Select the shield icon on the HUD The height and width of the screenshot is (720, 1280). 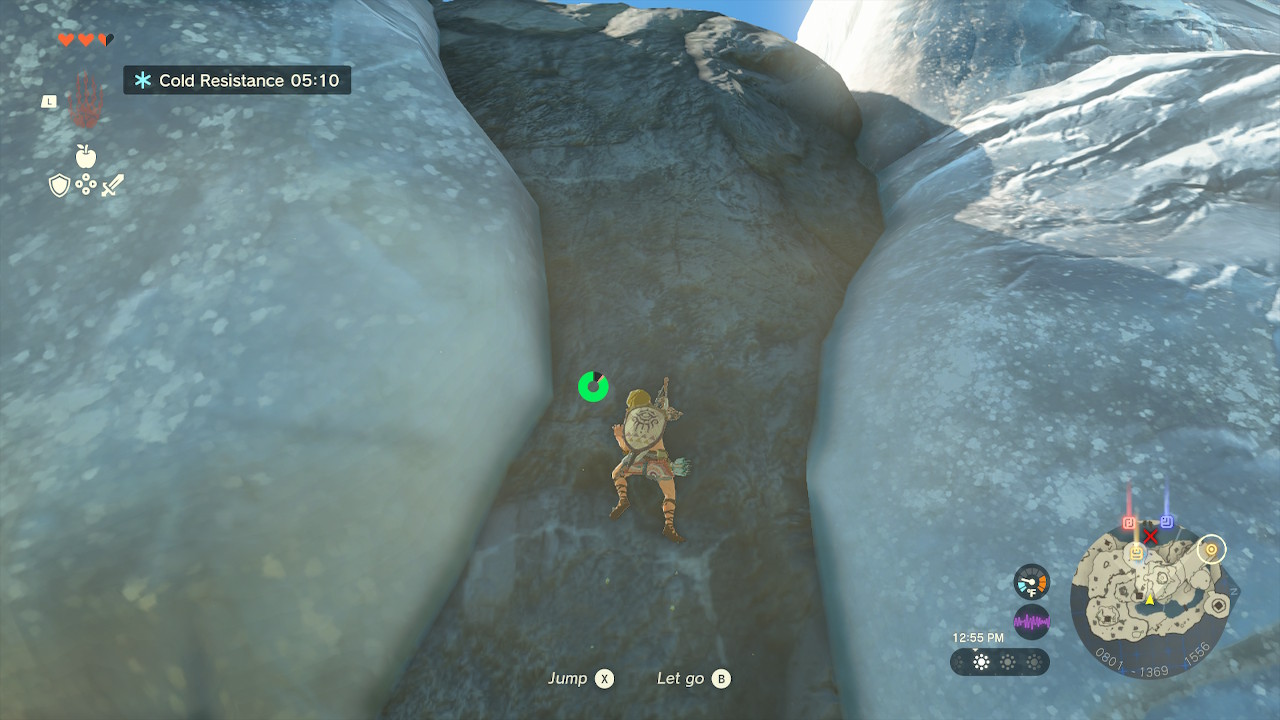[59, 185]
